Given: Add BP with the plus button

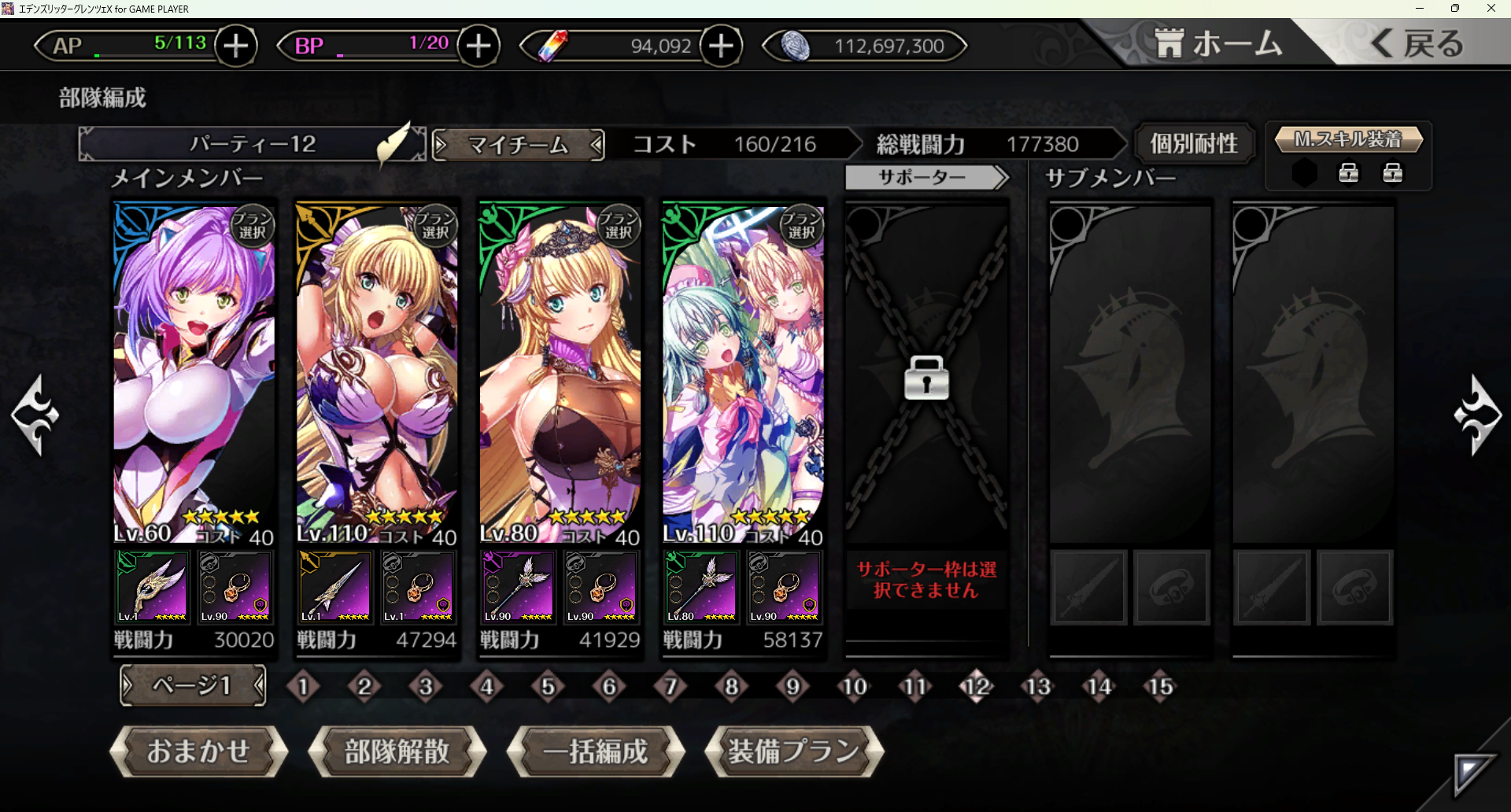Looking at the screenshot, I should pyautogui.click(x=478, y=46).
